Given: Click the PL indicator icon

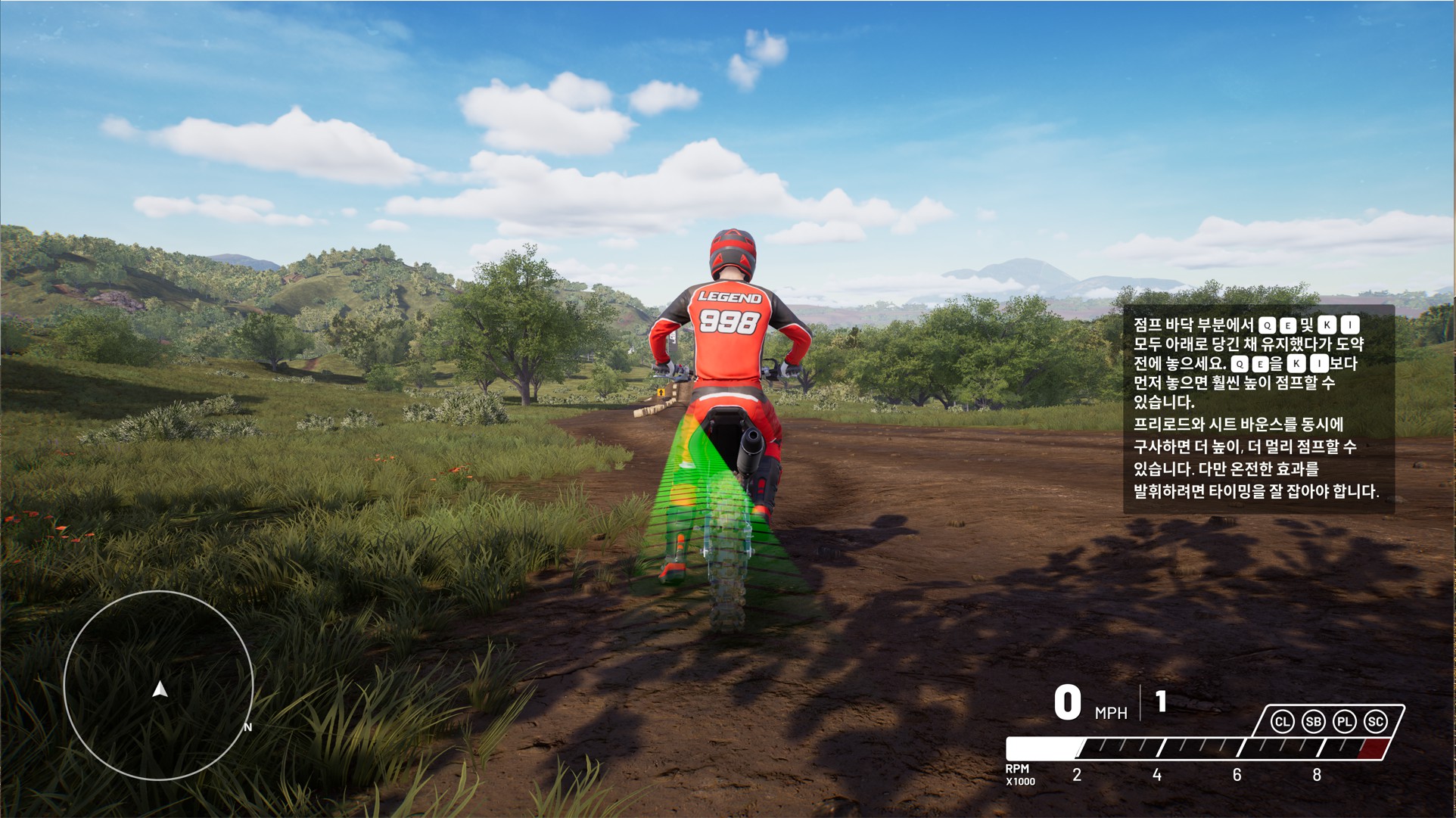Looking at the screenshot, I should (x=1344, y=722).
